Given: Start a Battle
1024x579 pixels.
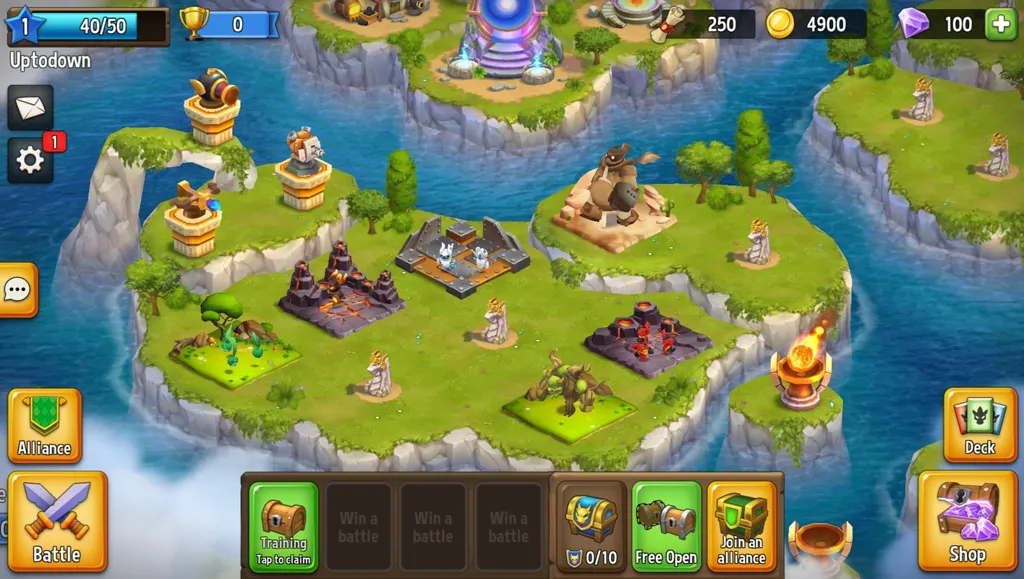Looking at the screenshot, I should [57, 520].
